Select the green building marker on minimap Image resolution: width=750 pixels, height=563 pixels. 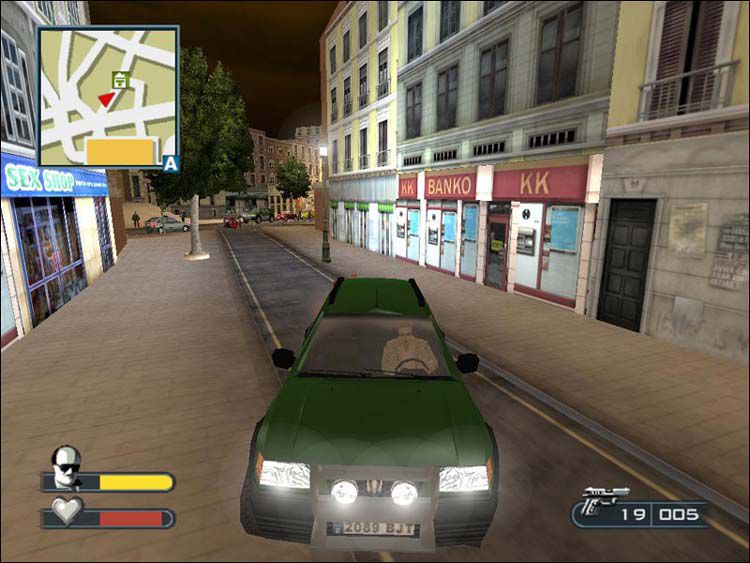[121, 80]
